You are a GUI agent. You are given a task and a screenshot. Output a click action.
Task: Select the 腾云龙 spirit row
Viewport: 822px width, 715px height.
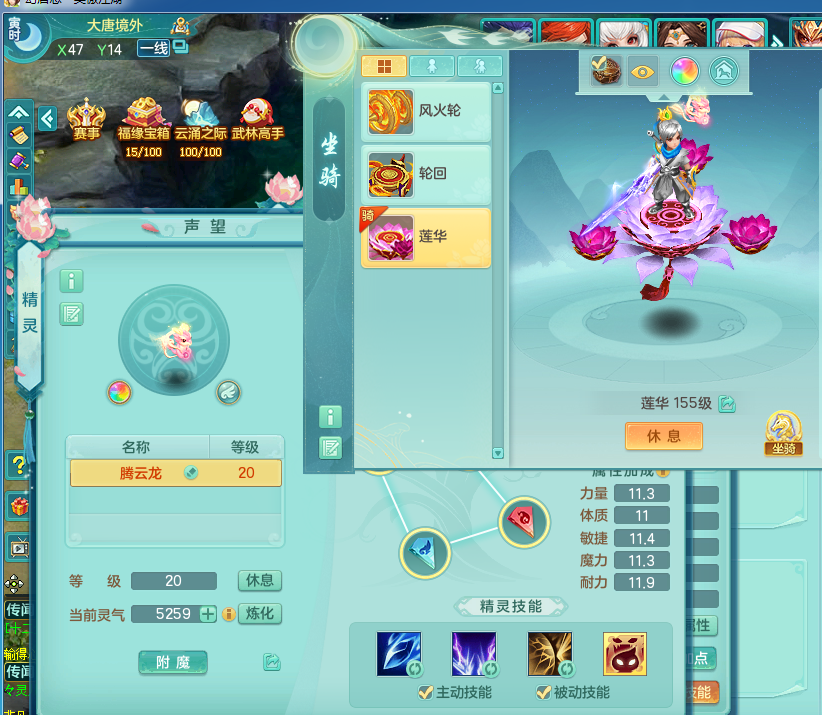pos(174,473)
